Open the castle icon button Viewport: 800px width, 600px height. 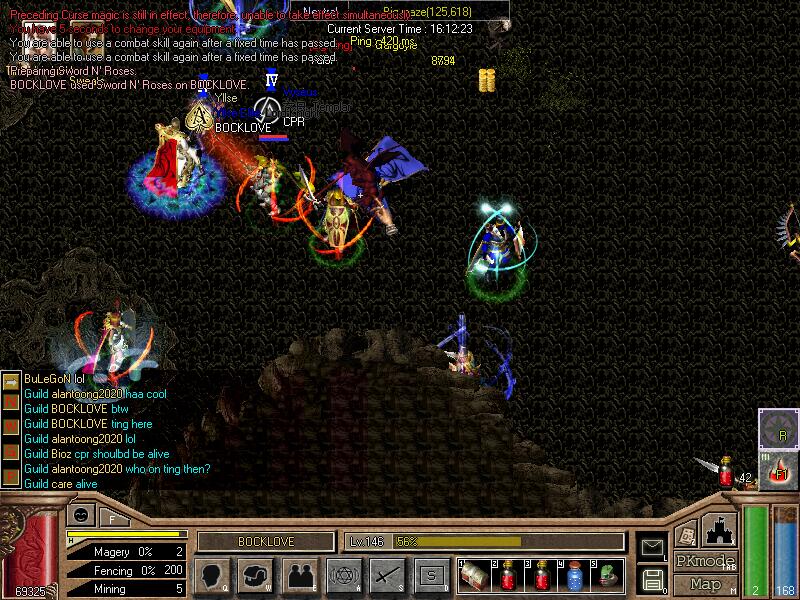pyautogui.click(x=721, y=530)
